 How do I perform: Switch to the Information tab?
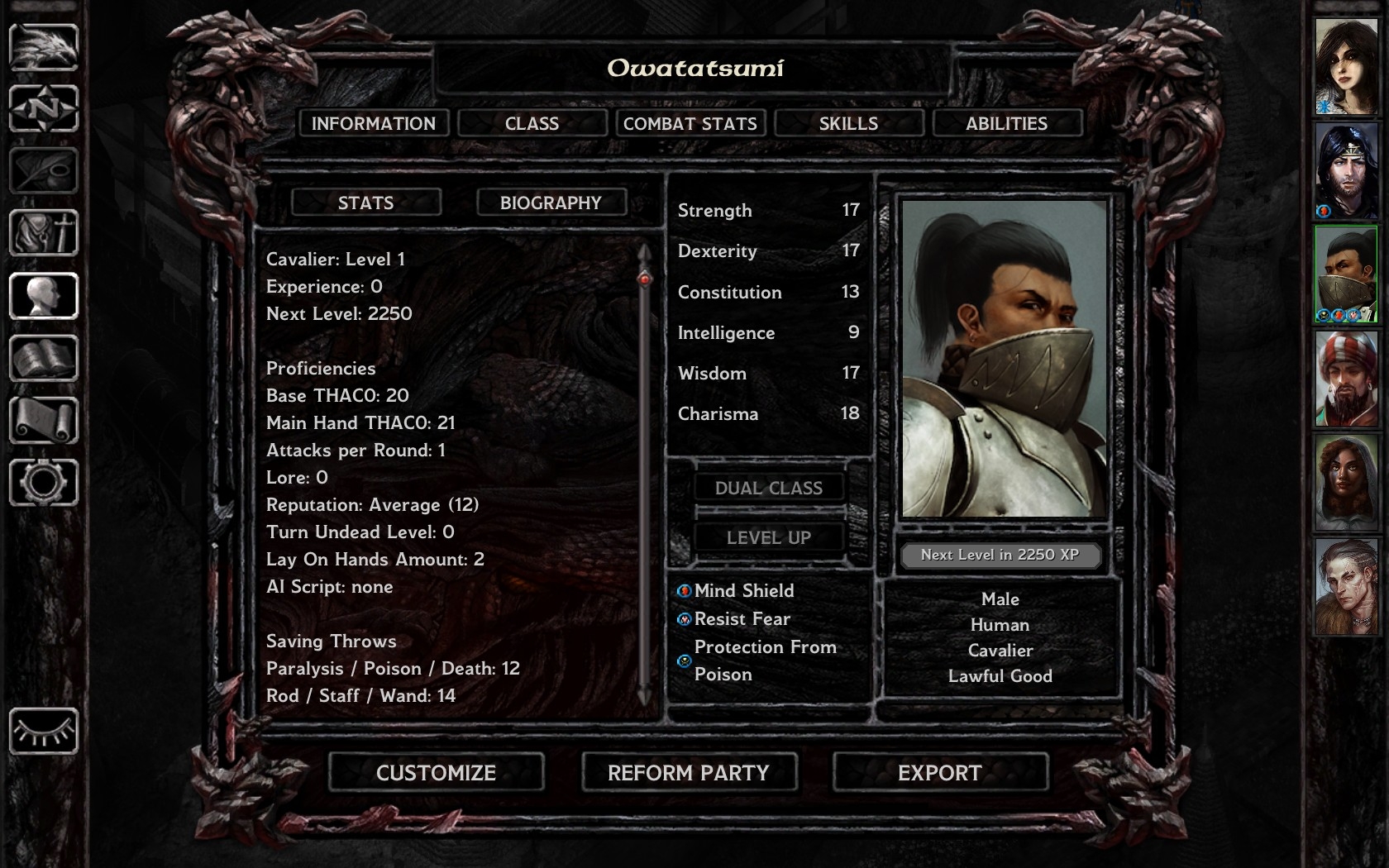pyautogui.click(x=373, y=123)
